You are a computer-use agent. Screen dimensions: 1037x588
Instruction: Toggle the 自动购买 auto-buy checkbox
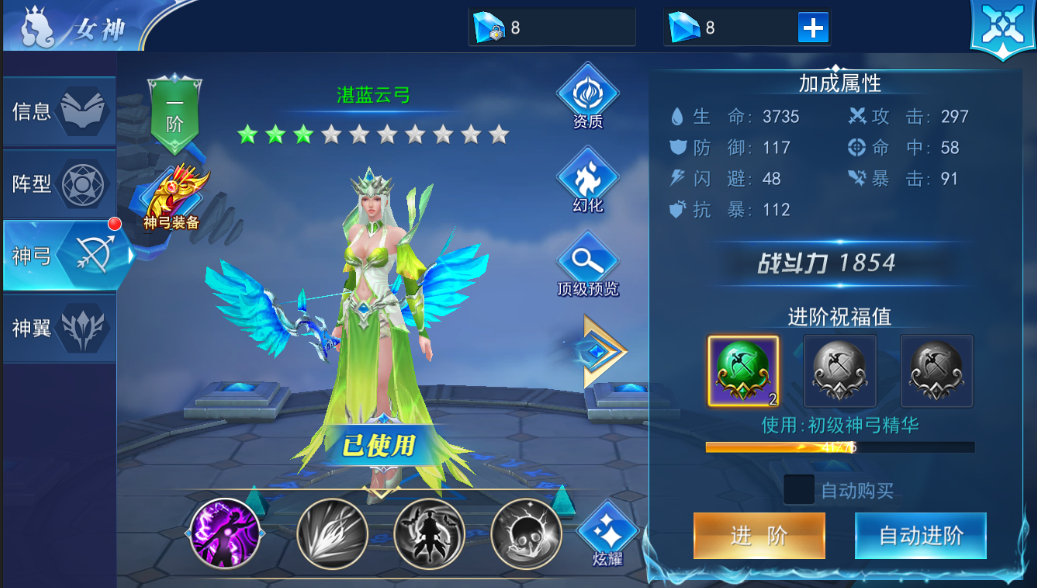tap(798, 490)
